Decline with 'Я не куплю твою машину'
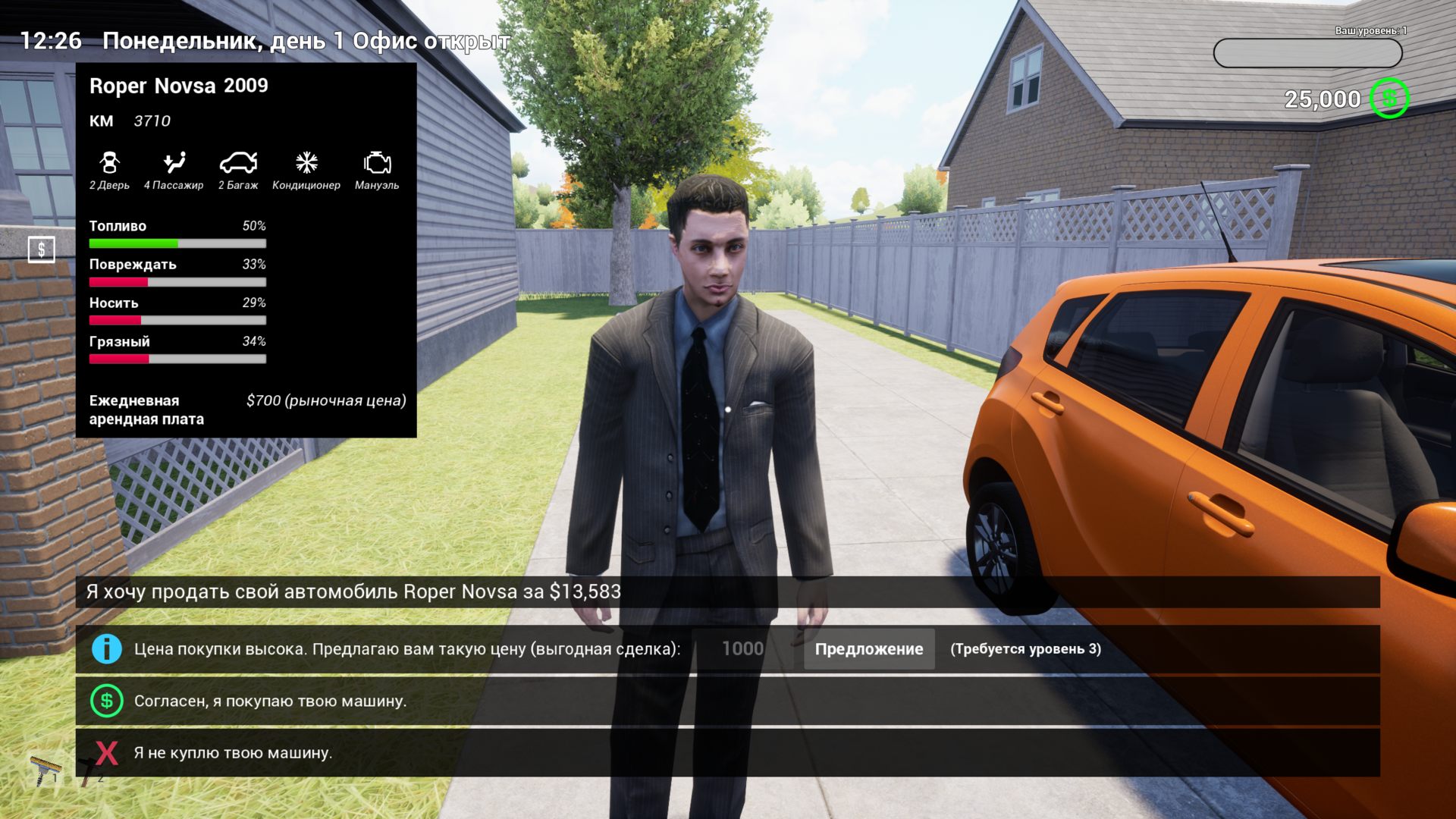The width and height of the screenshot is (1456, 819). (x=233, y=753)
